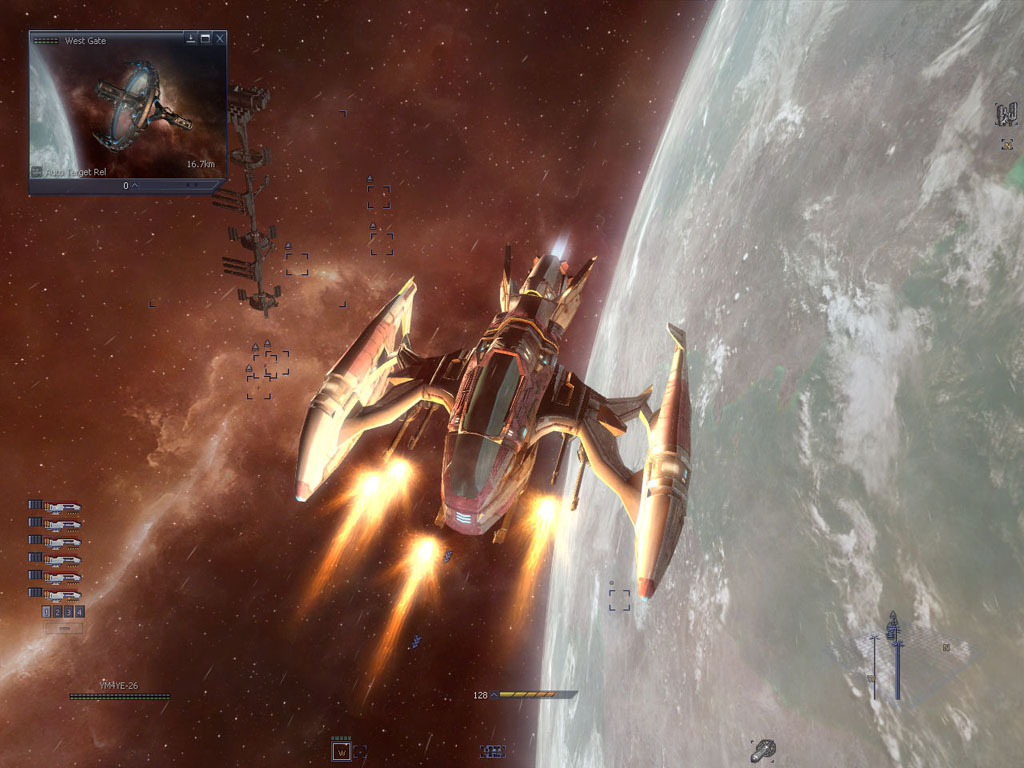Click the ship icon at top right edge
Image resolution: width=1024 pixels, height=768 pixels.
tap(1005, 115)
